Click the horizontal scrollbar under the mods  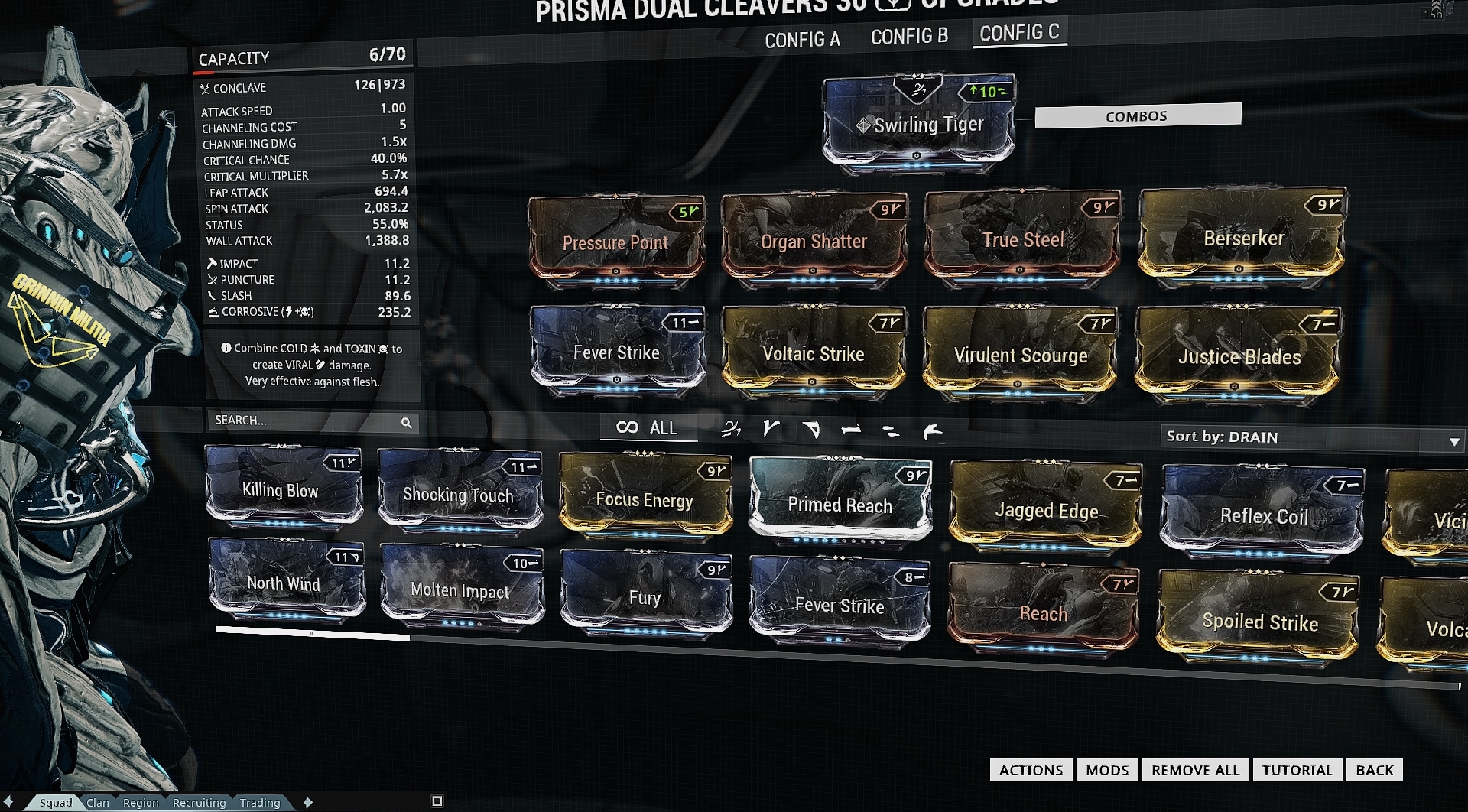pos(312,632)
